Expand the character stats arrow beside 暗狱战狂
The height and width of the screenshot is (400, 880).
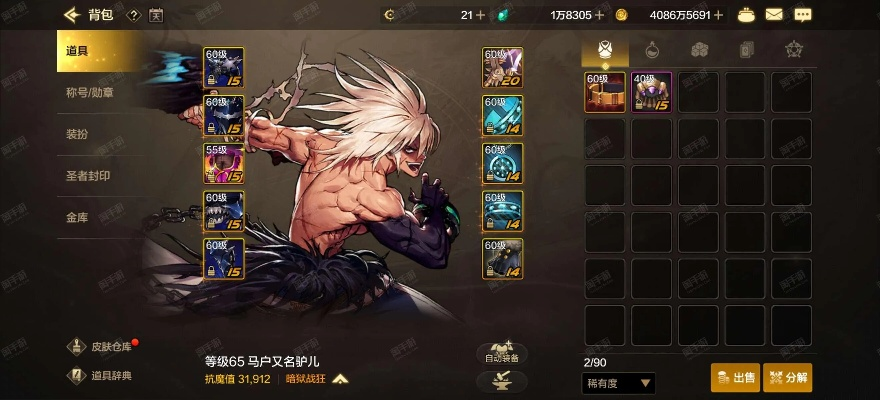click(x=340, y=380)
